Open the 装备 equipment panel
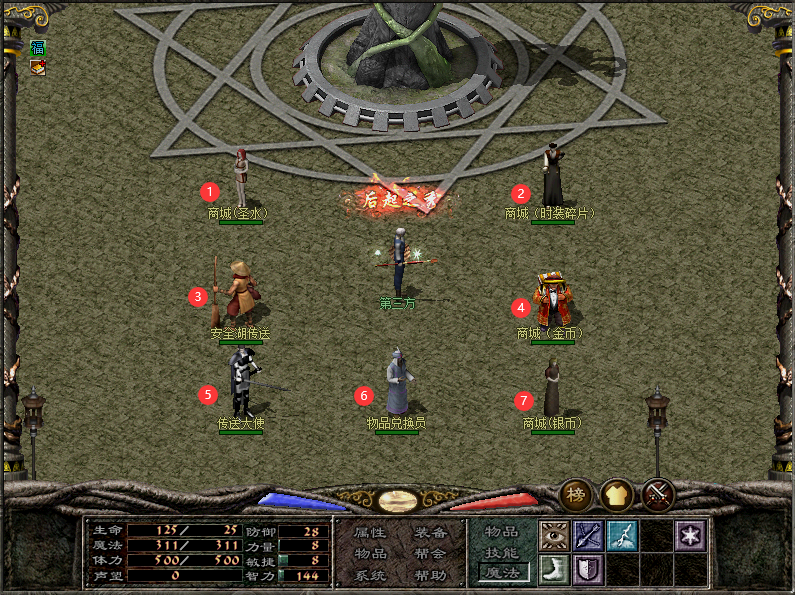The height and width of the screenshot is (595, 795). (430, 533)
